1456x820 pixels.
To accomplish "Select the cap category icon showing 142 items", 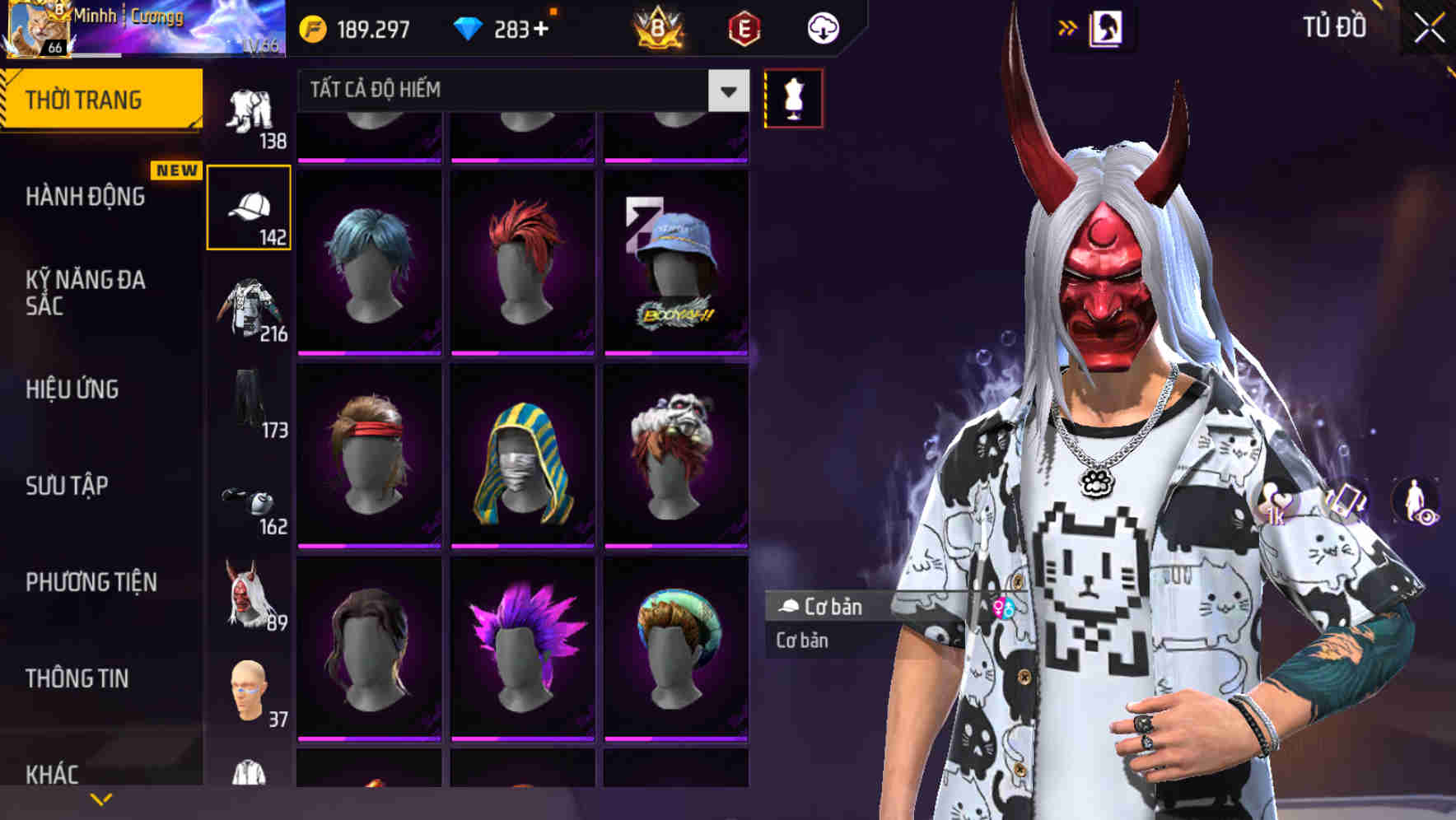I will pos(250,206).
